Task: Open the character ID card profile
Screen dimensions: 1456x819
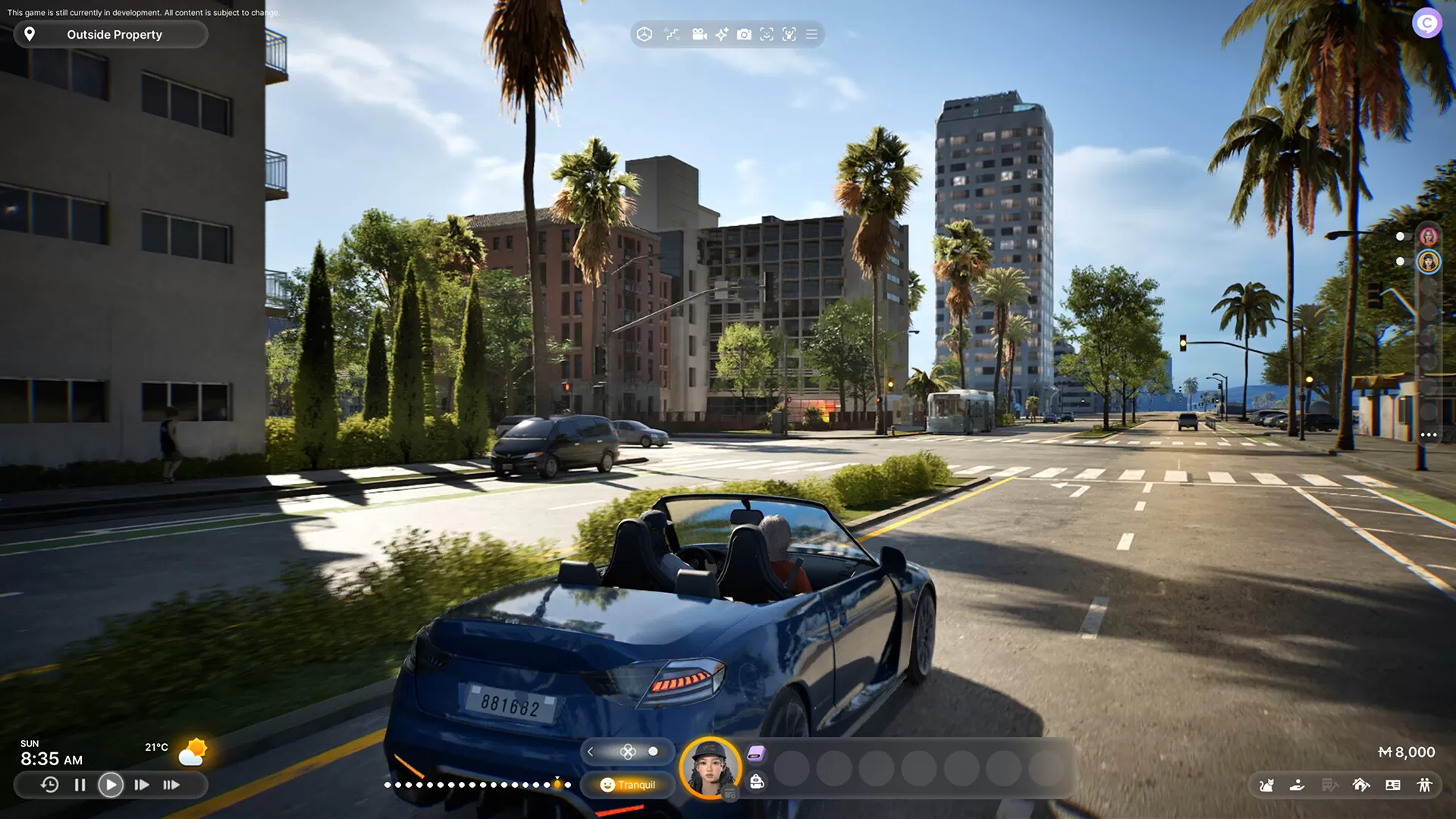Action: click(1392, 786)
